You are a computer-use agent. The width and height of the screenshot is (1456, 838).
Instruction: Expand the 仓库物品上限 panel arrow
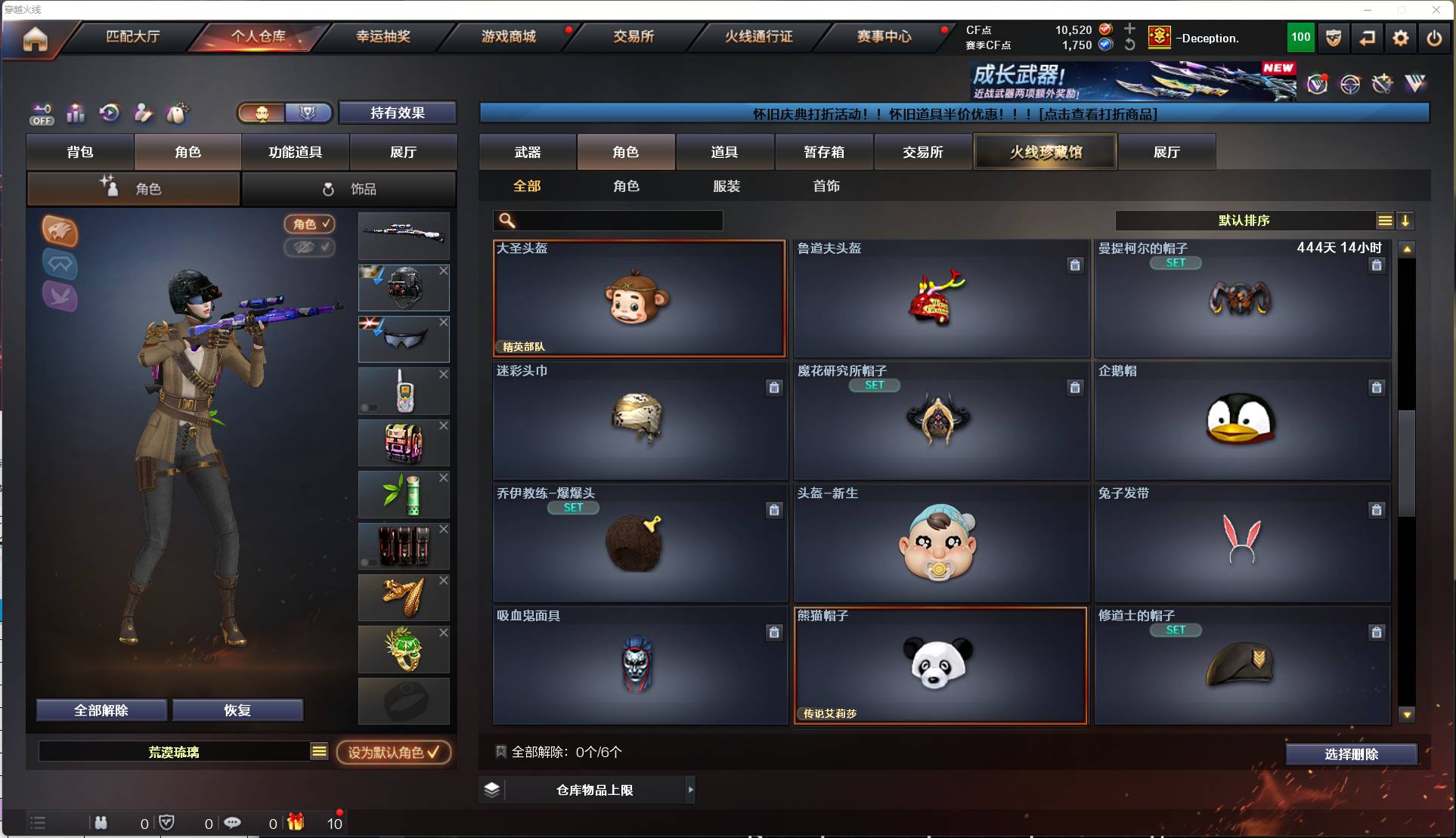(689, 790)
